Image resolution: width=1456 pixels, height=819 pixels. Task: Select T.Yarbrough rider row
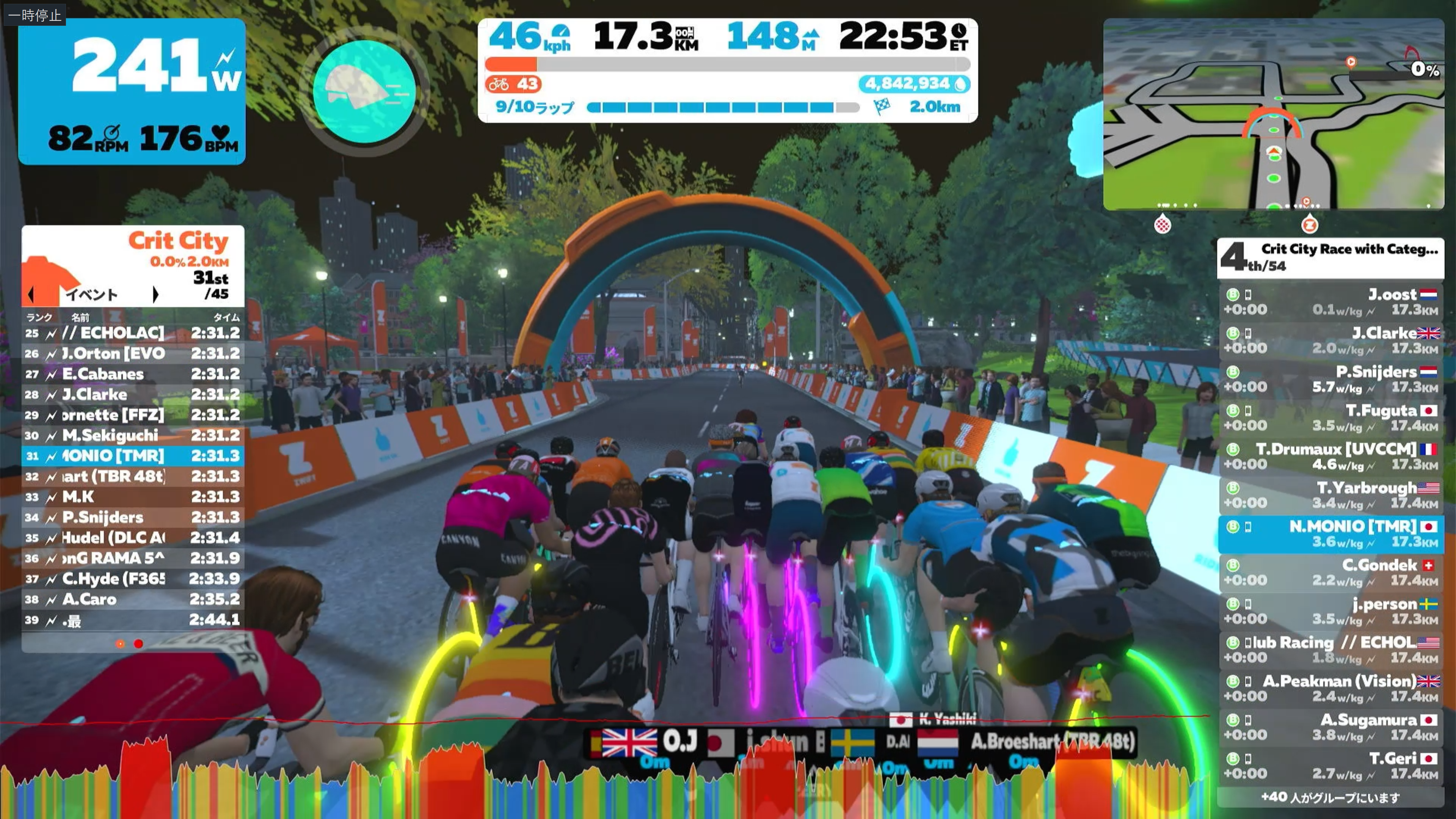tap(1330, 495)
